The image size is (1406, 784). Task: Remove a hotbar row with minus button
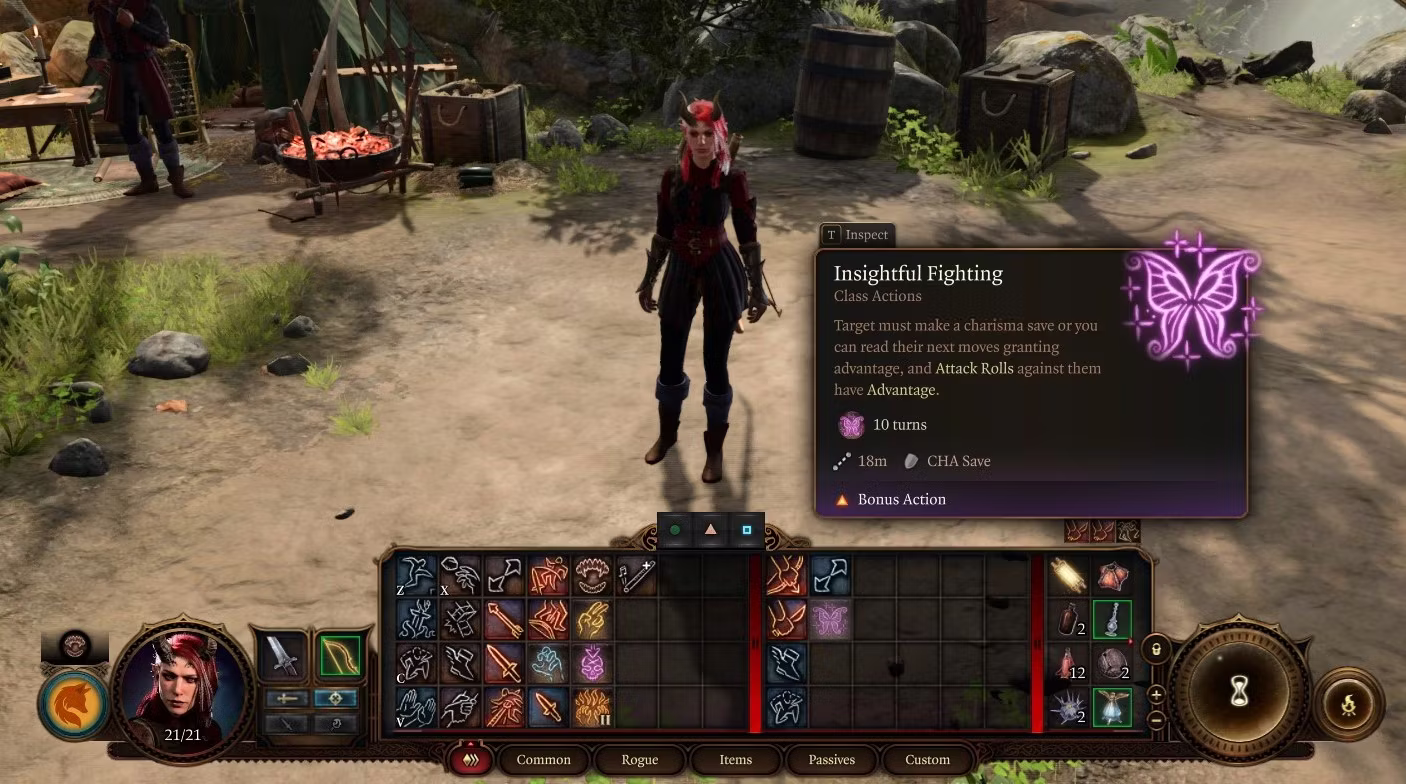[1156, 718]
